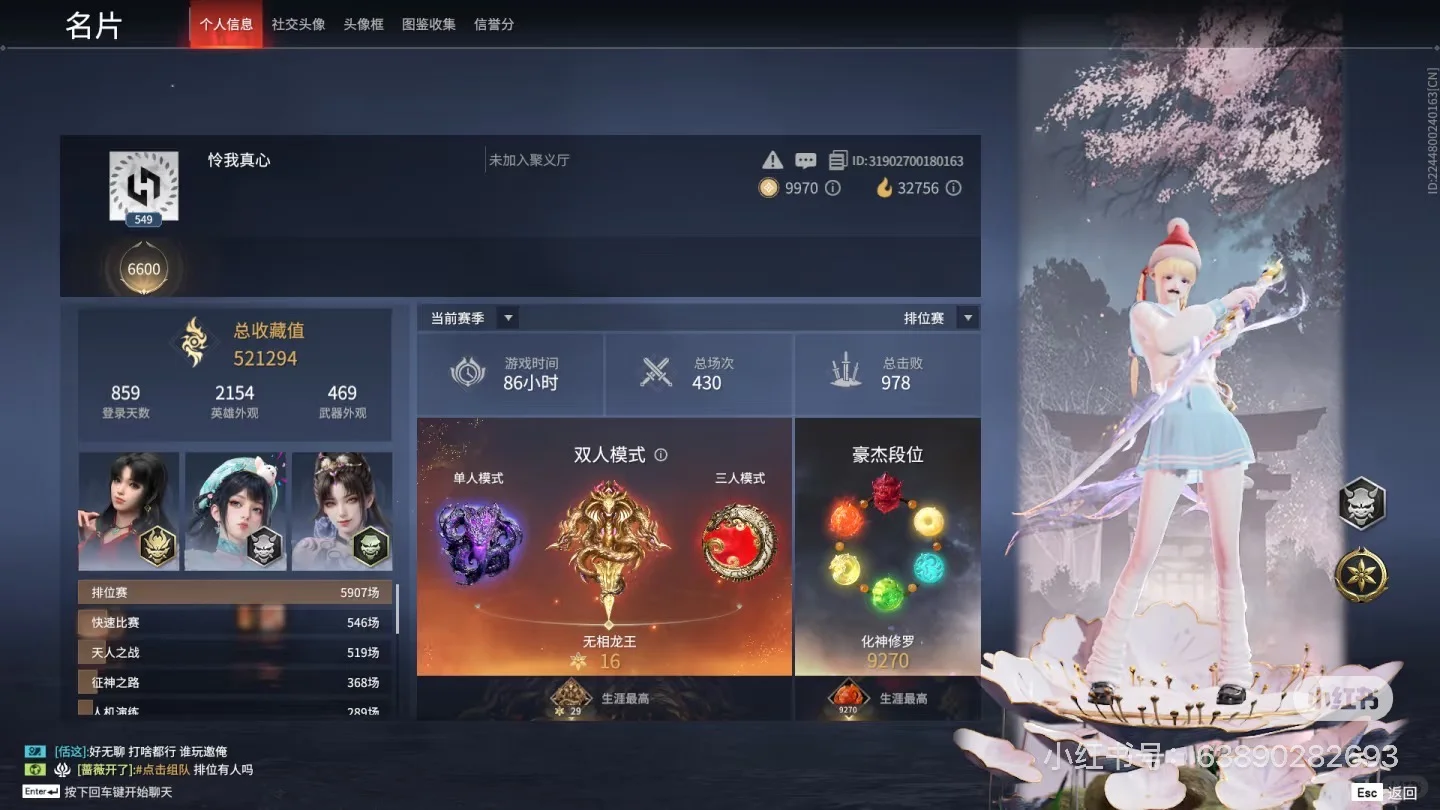
Task: Open the chat message bubble icon
Action: pyautogui.click(x=805, y=159)
